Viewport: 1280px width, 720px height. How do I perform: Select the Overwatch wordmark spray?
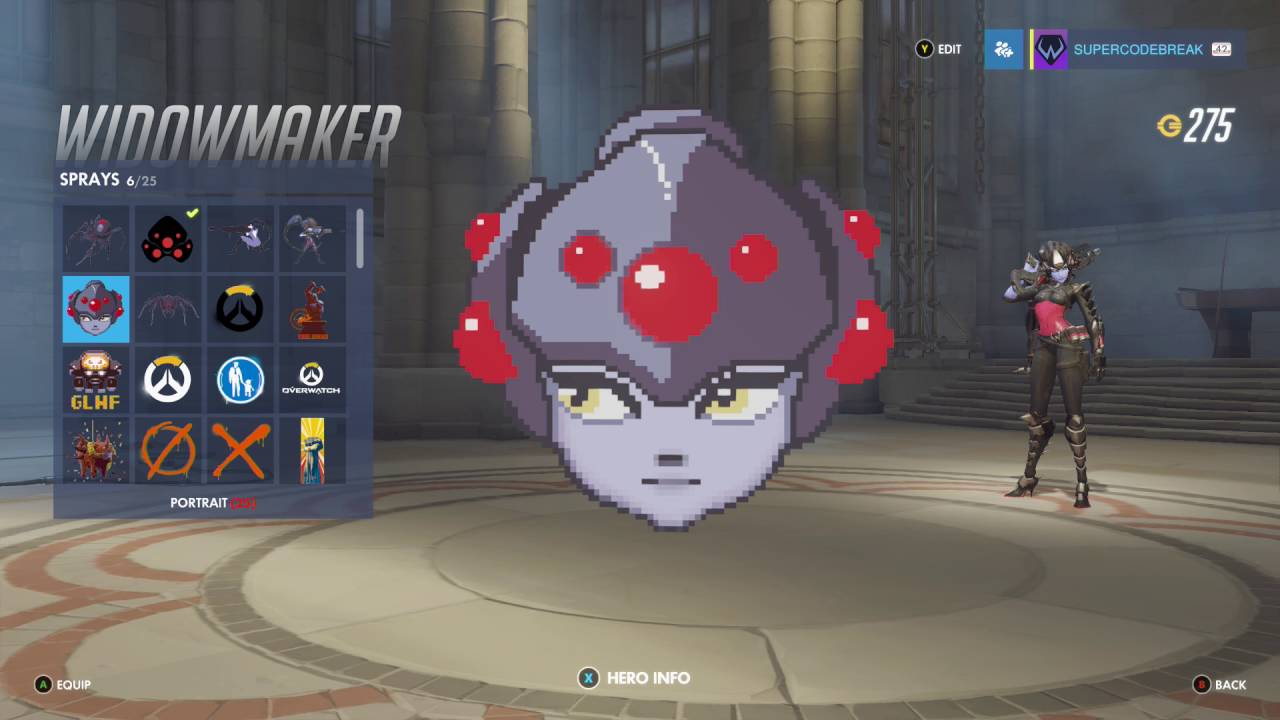[x=311, y=378]
